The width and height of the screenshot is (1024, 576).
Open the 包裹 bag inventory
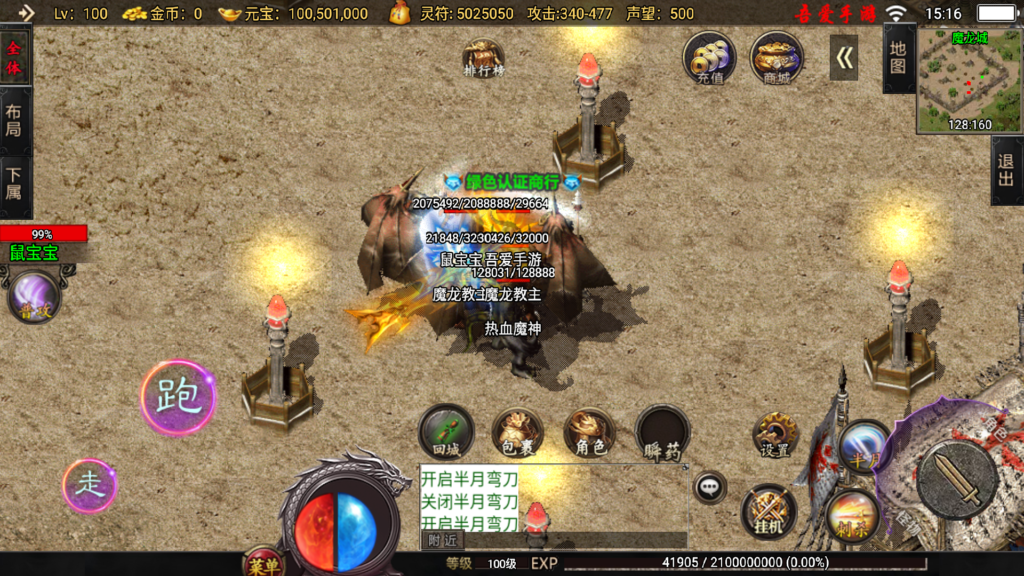click(x=518, y=433)
